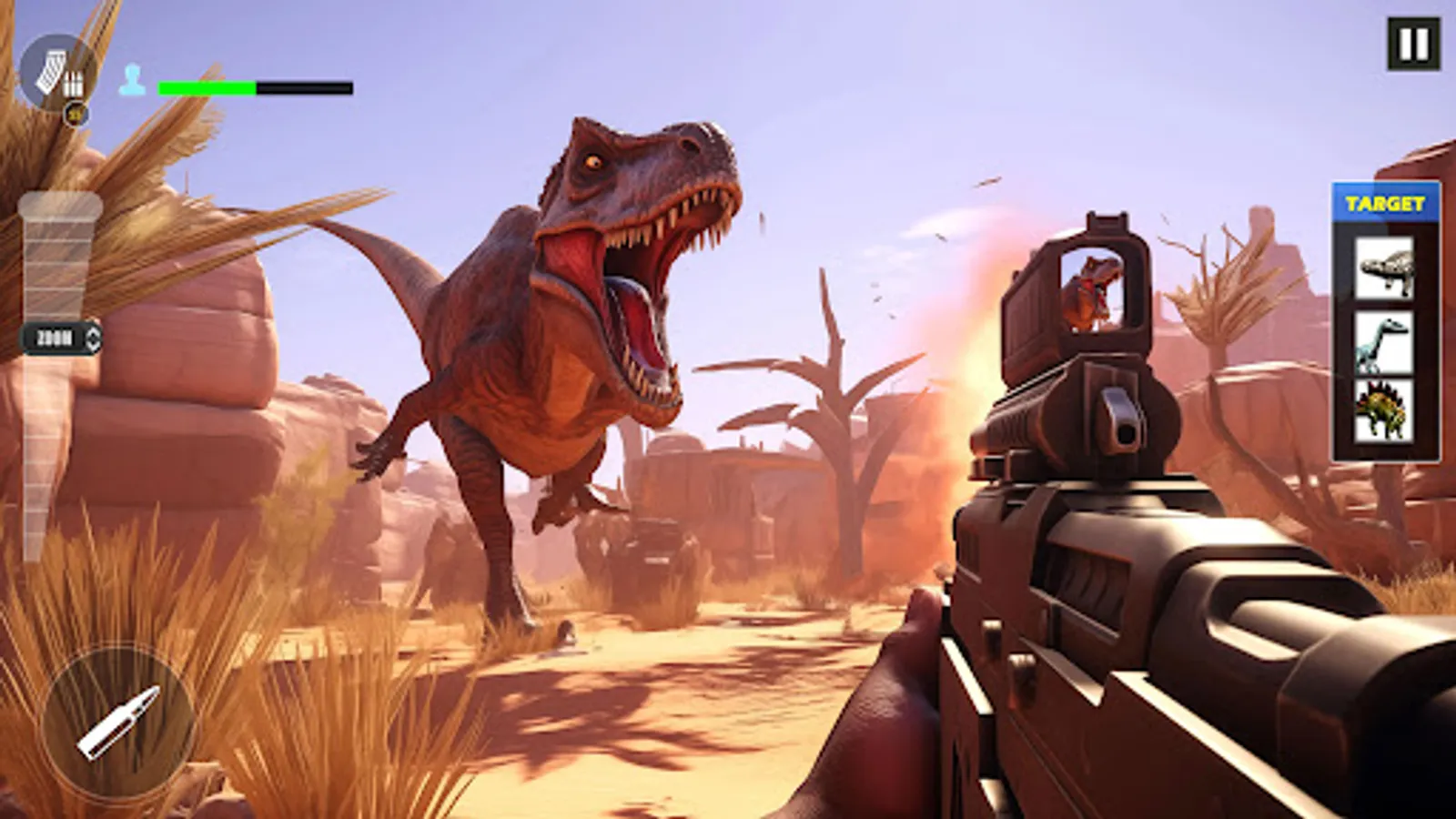Toggle zoom level with the up chevron

[93, 335]
